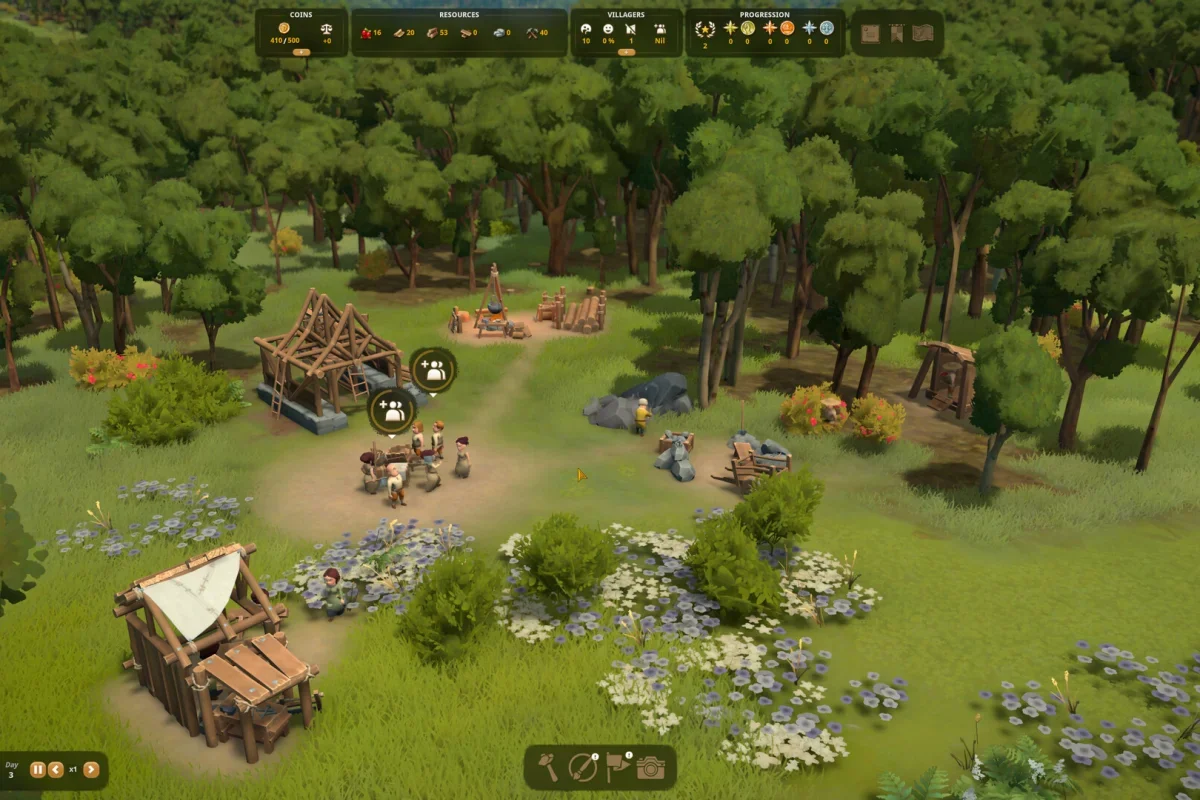Open the scroll notes icon
1200x800 pixels.
(870, 33)
